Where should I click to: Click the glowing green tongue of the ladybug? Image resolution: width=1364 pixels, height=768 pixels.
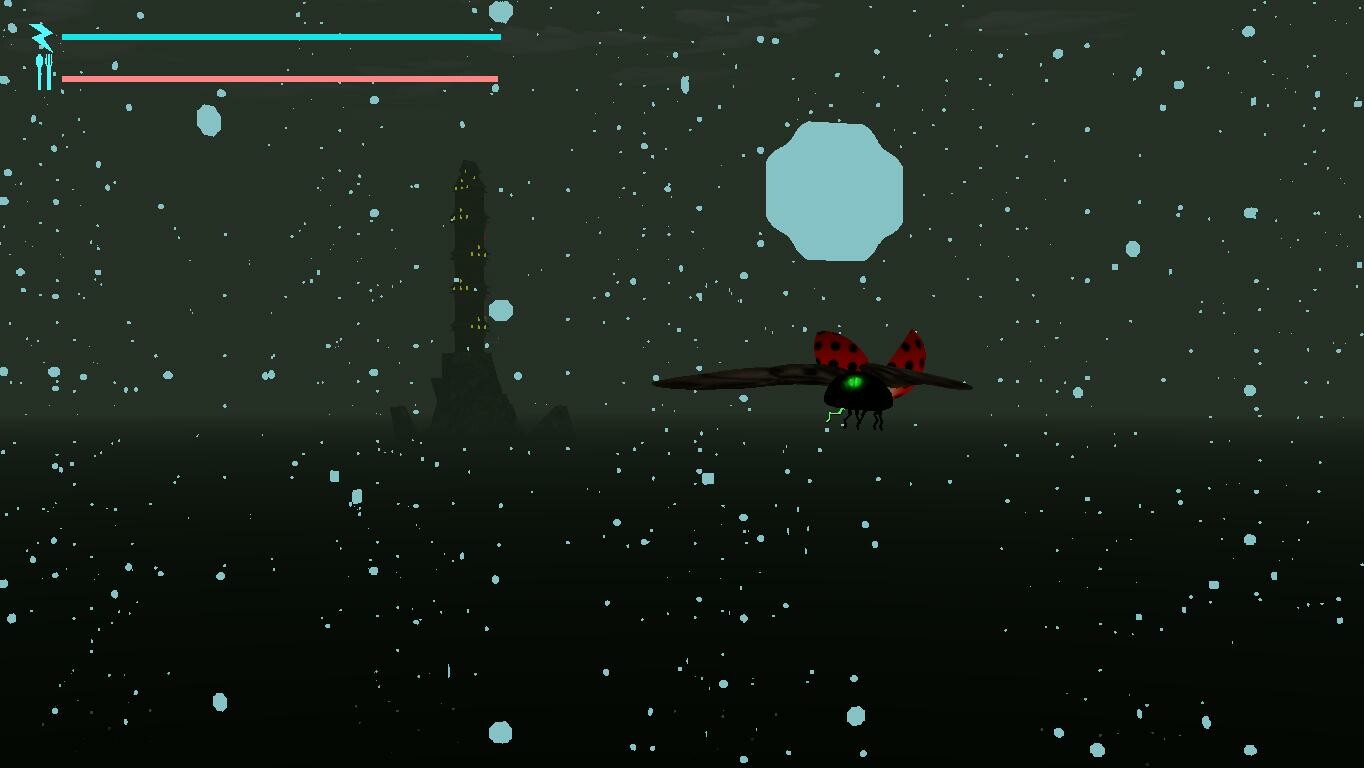point(835,415)
